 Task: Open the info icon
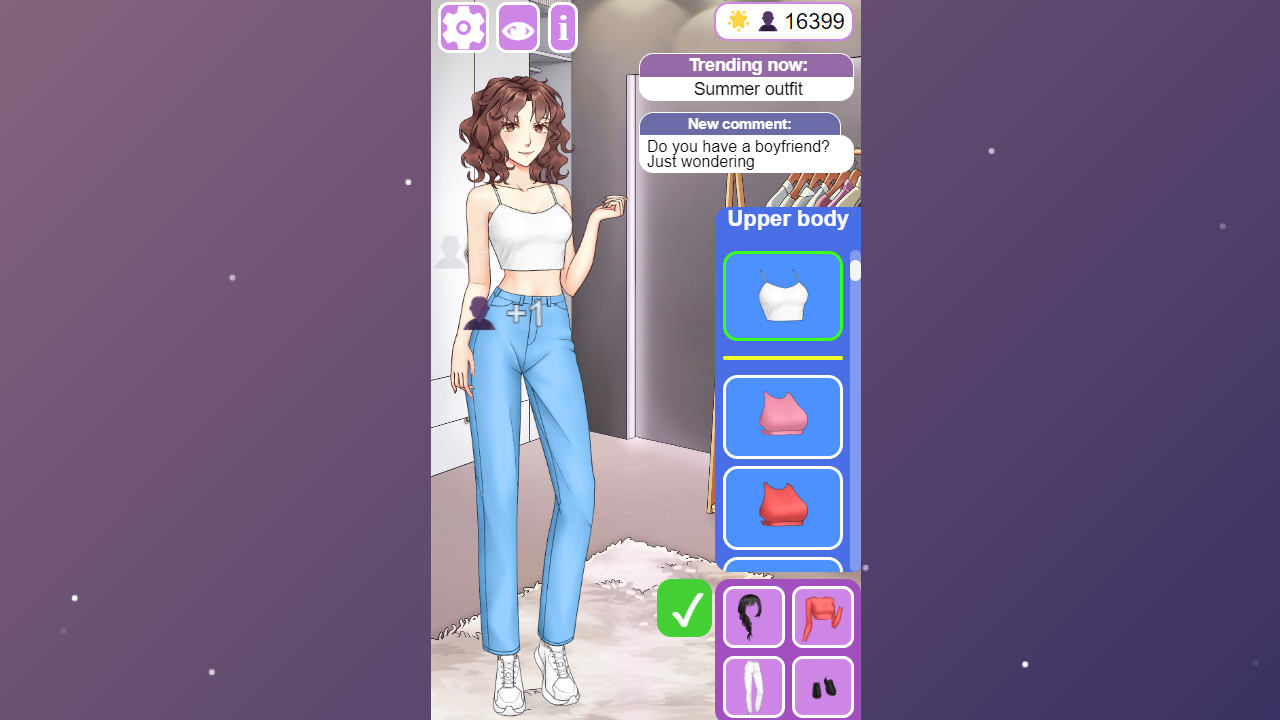point(562,27)
